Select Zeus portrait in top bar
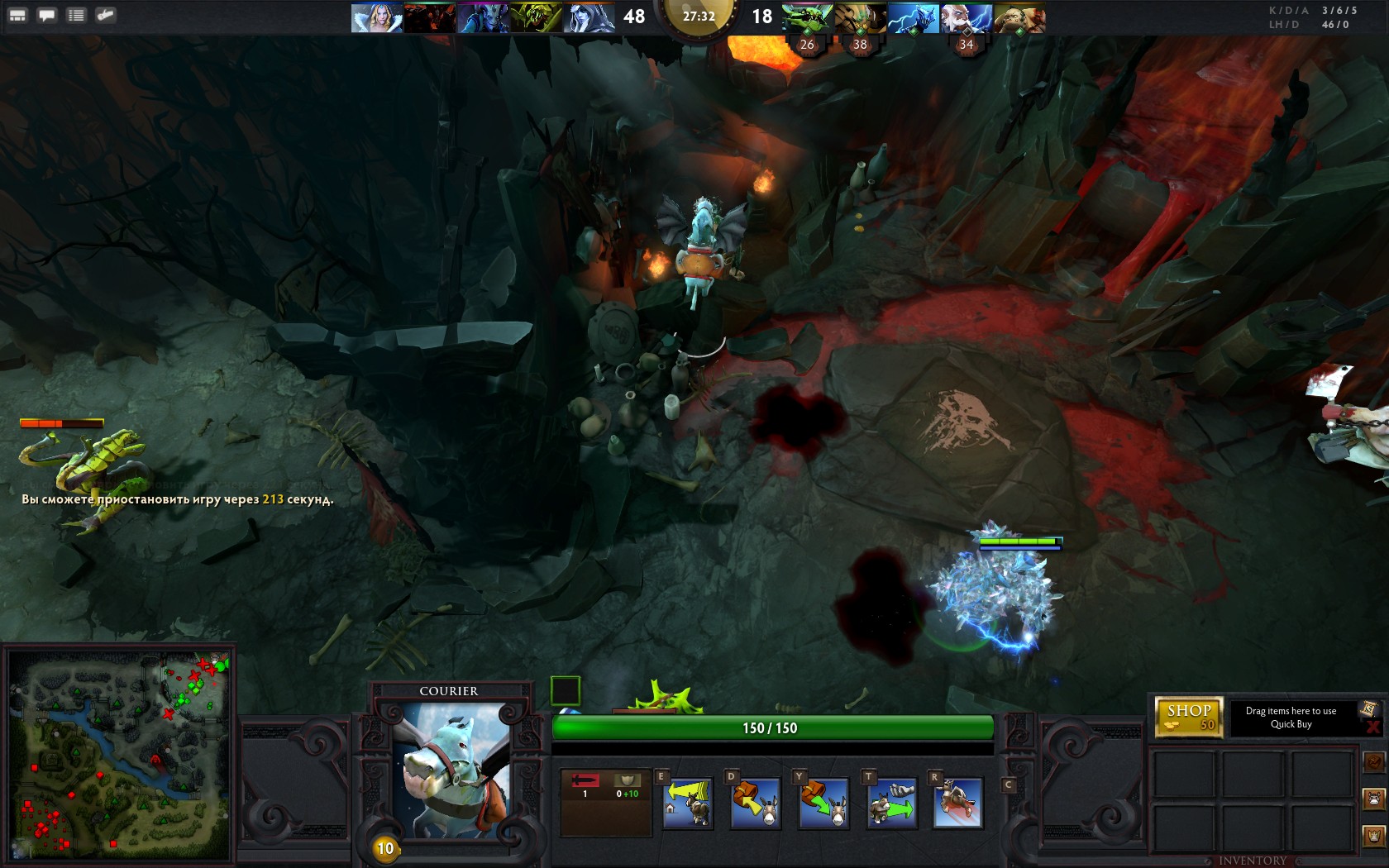The image size is (1389, 868). coord(913,17)
